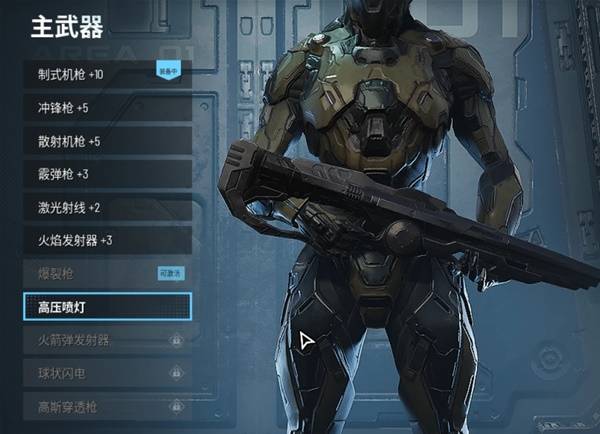Select 霰弹枪 +3 from the weapon list
The width and height of the screenshot is (600, 434).
pos(105,174)
